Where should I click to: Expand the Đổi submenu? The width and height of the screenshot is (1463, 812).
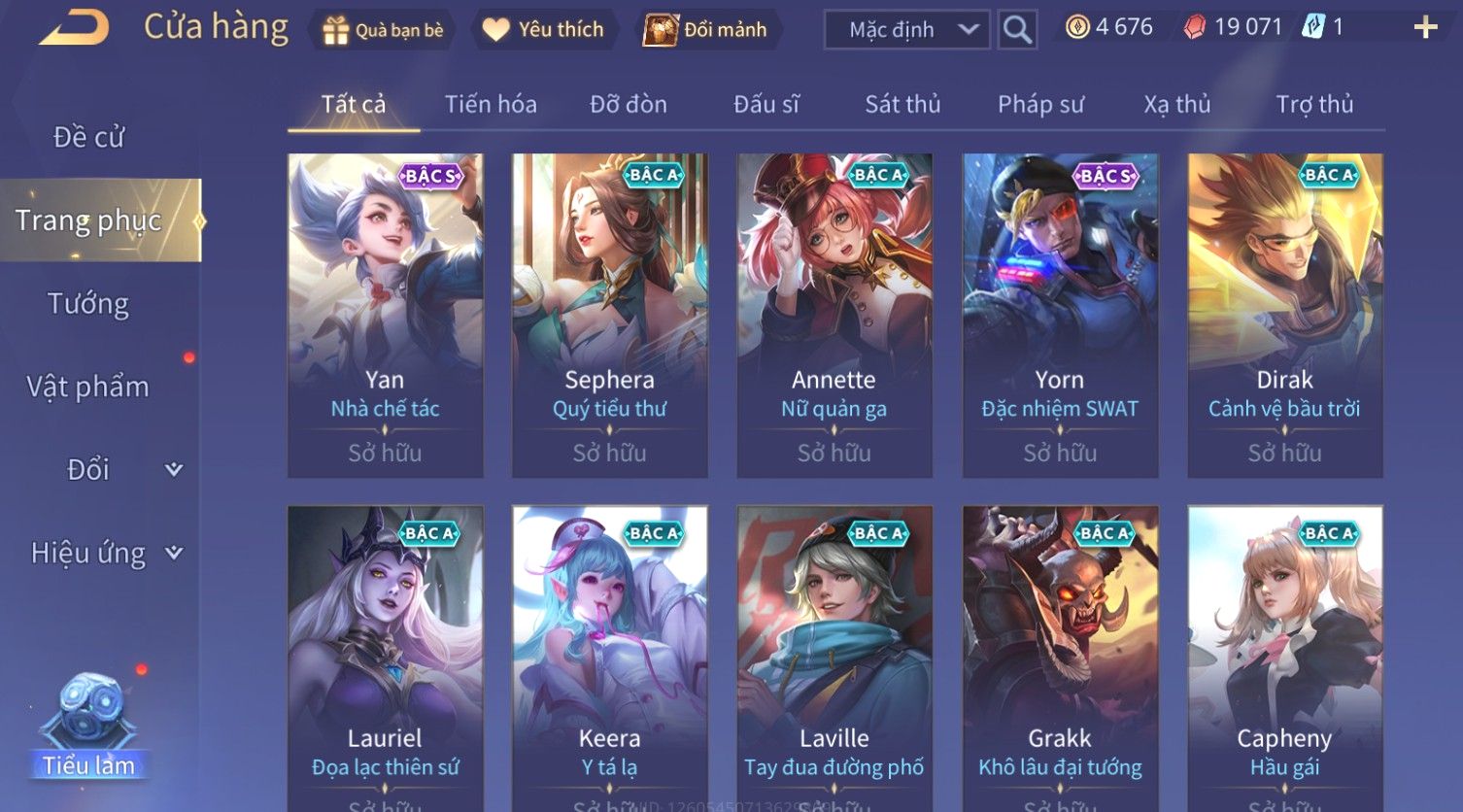pyautogui.click(x=105, y=470)
